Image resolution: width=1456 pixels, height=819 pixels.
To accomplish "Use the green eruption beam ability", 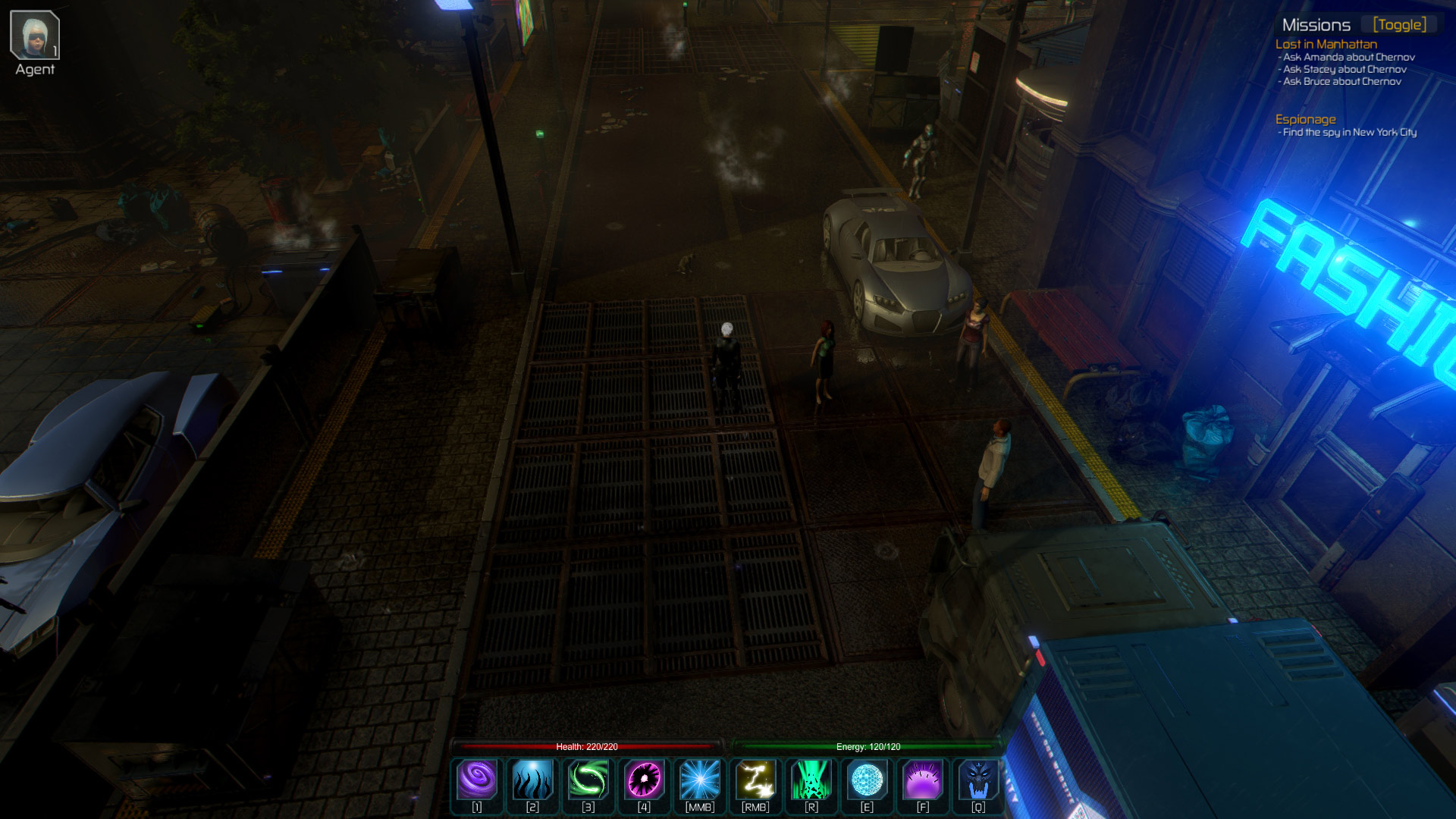I will point(811,780).
